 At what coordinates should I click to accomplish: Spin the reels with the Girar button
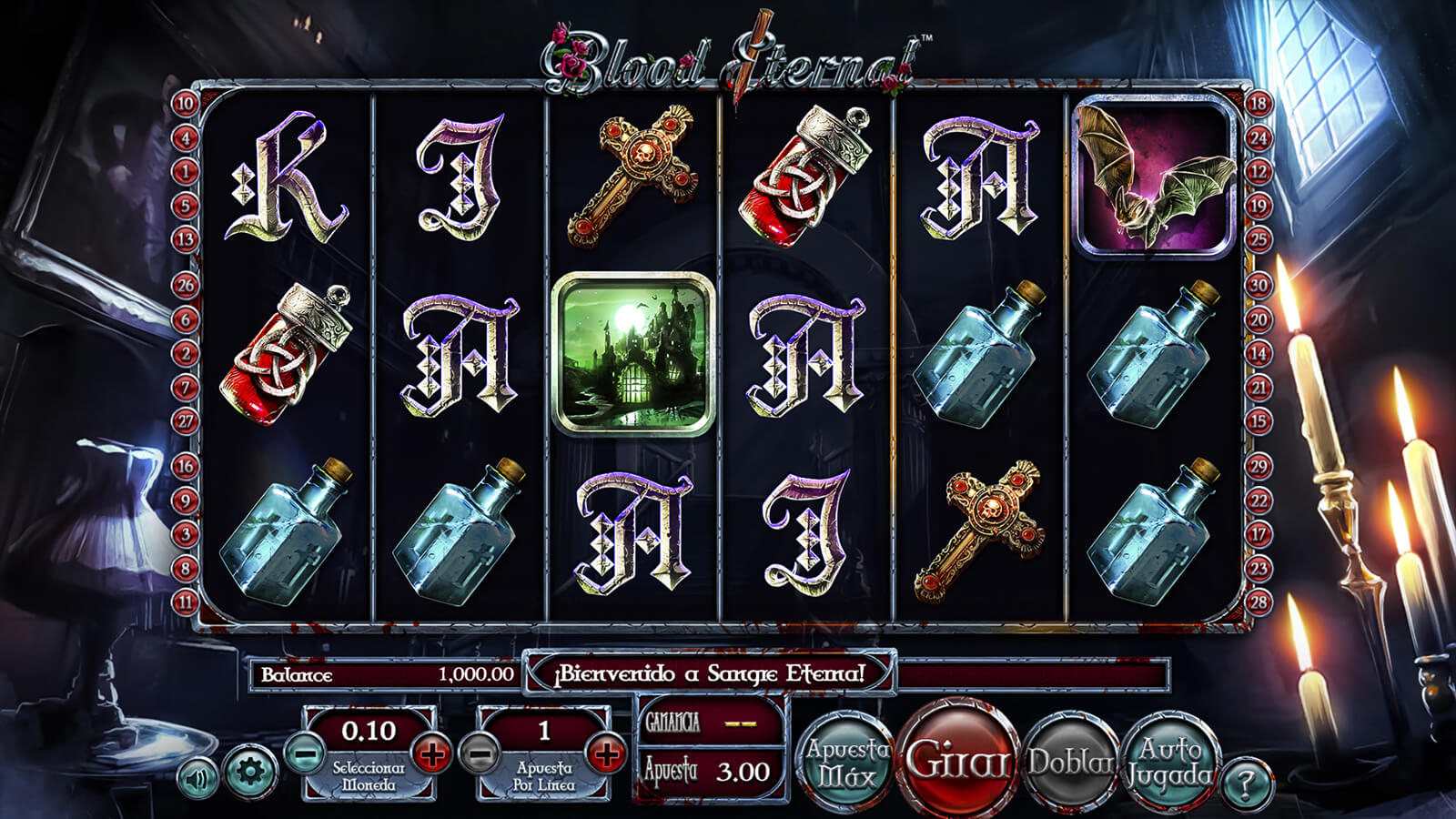click(x=957, y=758)
